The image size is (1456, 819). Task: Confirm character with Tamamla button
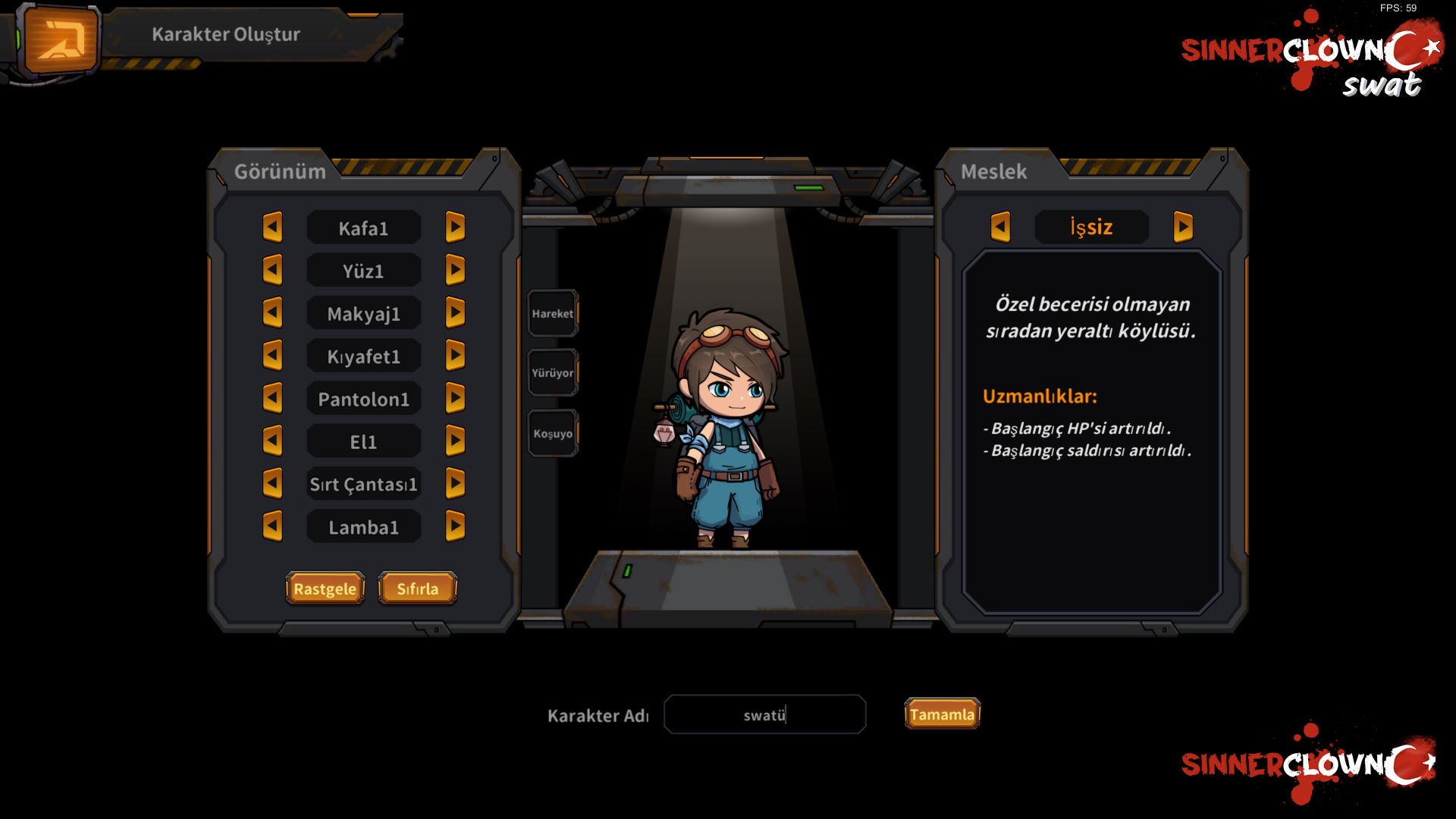(x=942, y=714)
